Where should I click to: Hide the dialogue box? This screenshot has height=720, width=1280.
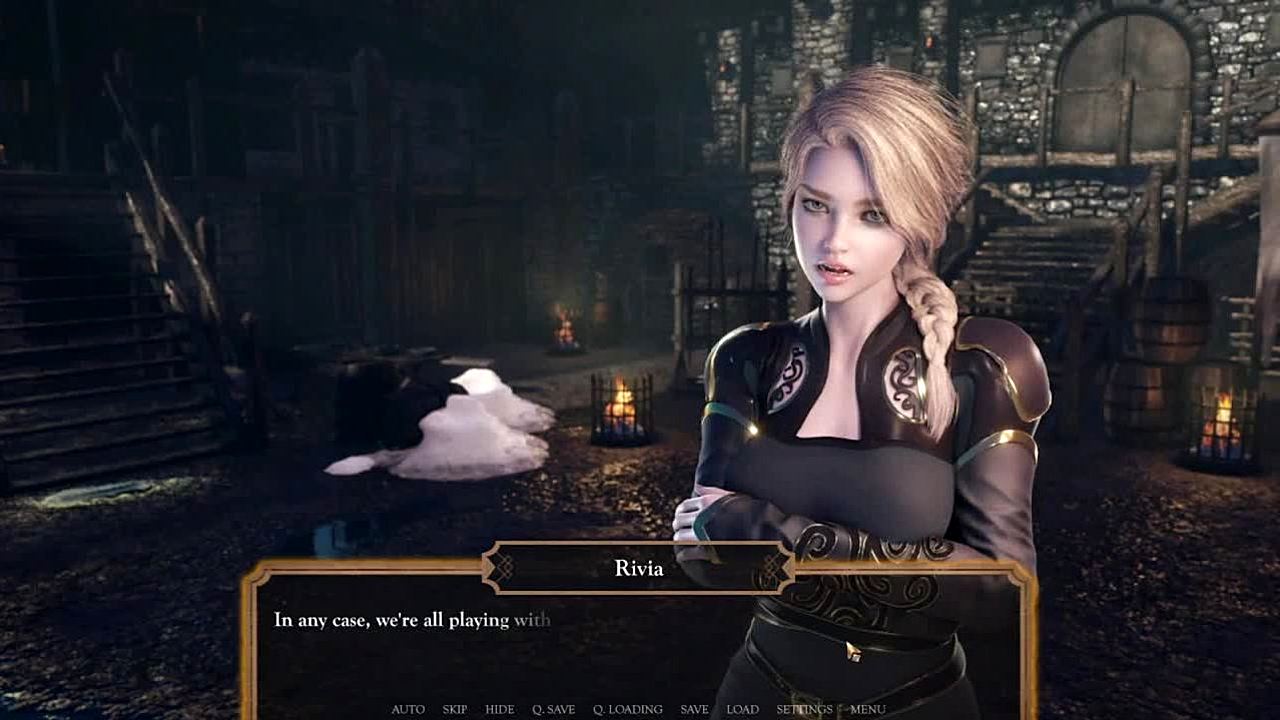pyautogui.click(x=499, y=709)
